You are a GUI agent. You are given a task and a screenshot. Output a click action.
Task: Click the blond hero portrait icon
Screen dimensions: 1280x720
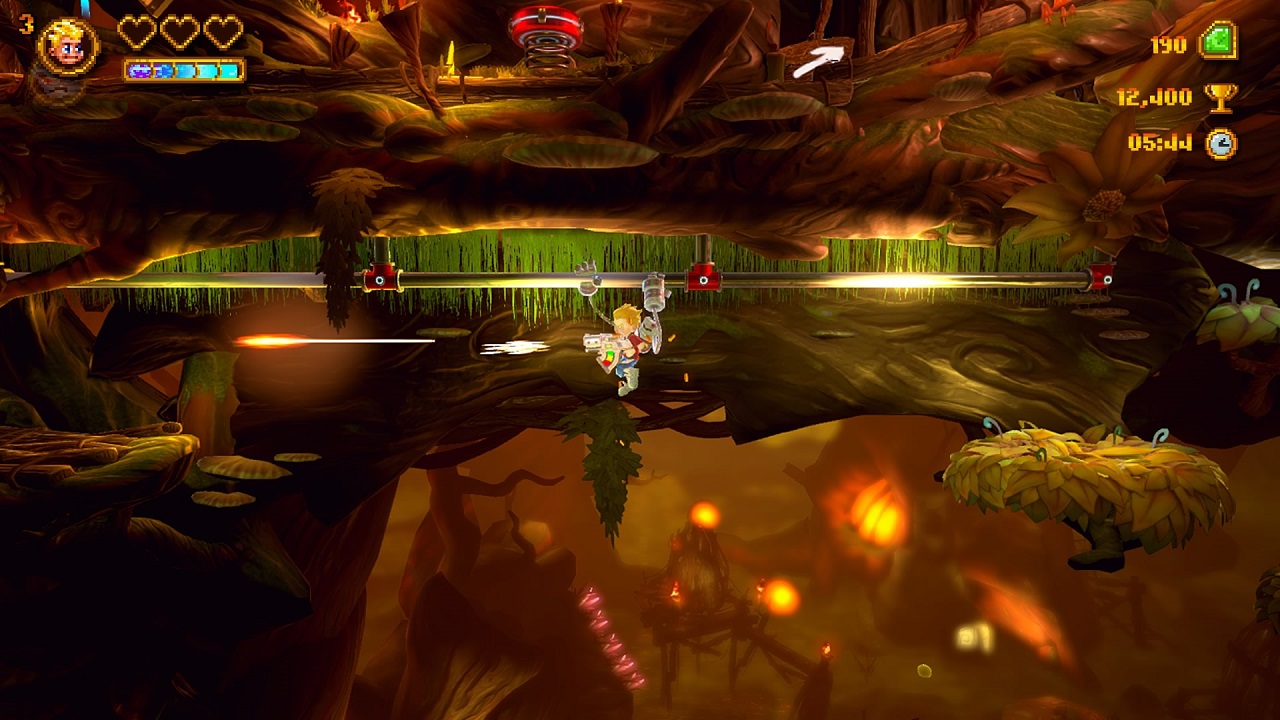coord(68,46)
